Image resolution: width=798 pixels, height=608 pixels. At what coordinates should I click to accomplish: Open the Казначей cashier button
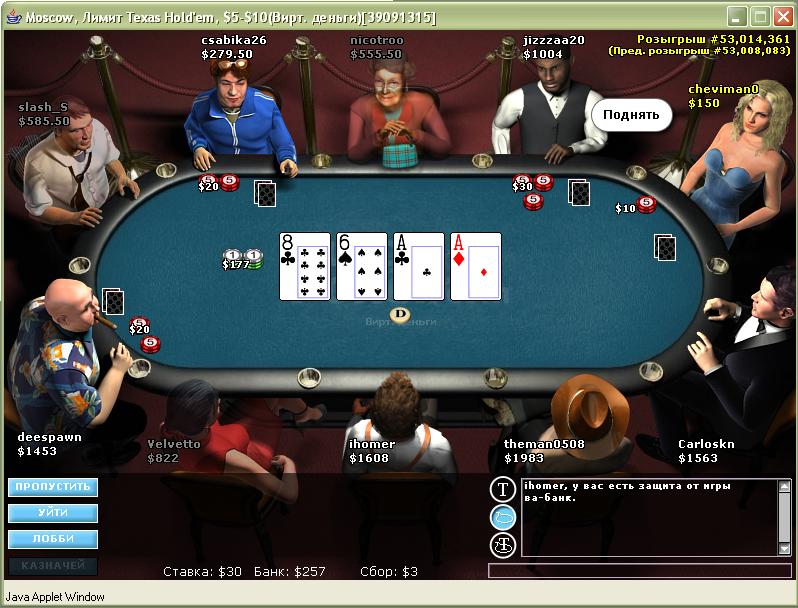(53, 565)
